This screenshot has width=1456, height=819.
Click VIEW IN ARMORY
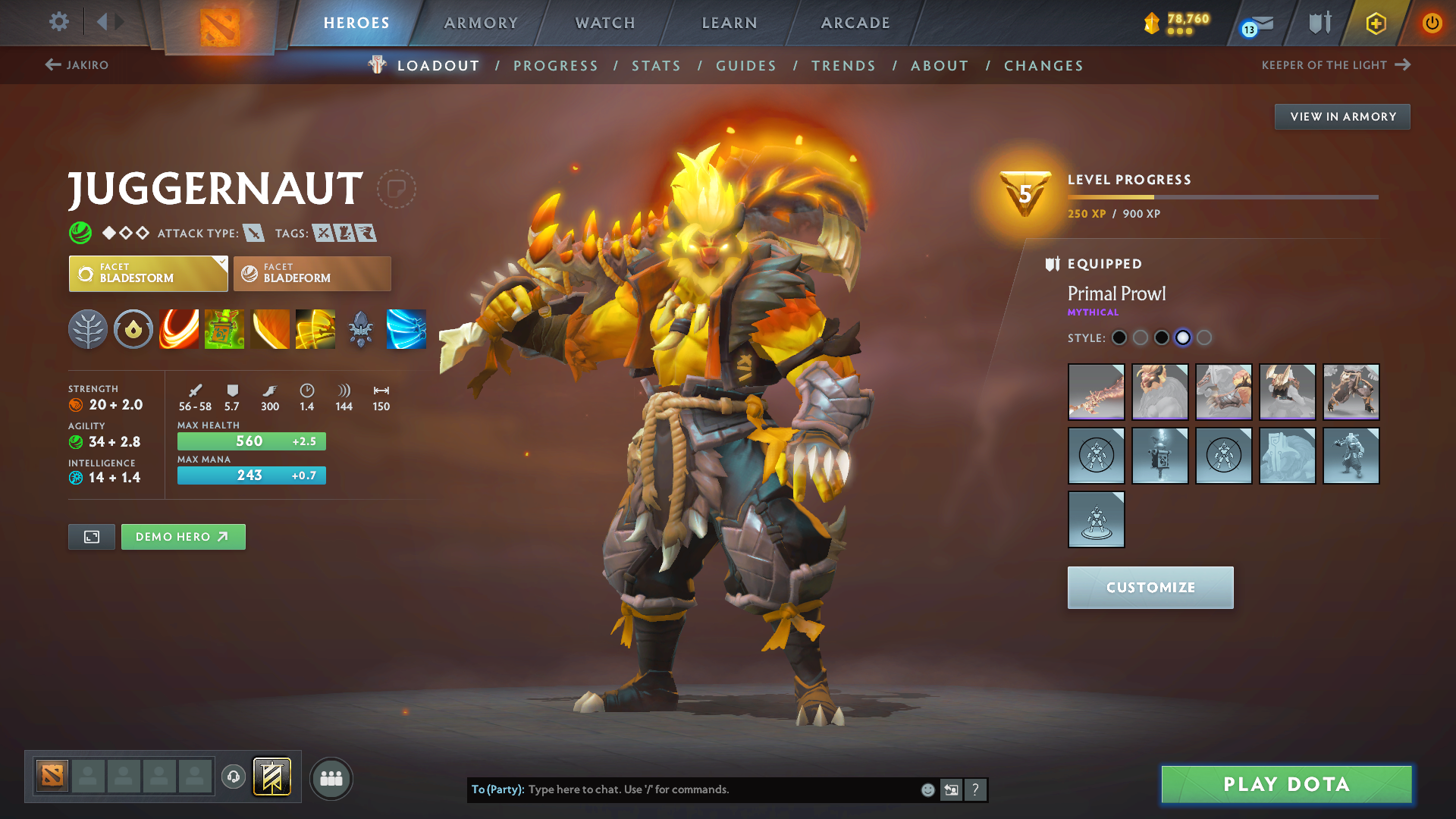tap(1341, 116)
